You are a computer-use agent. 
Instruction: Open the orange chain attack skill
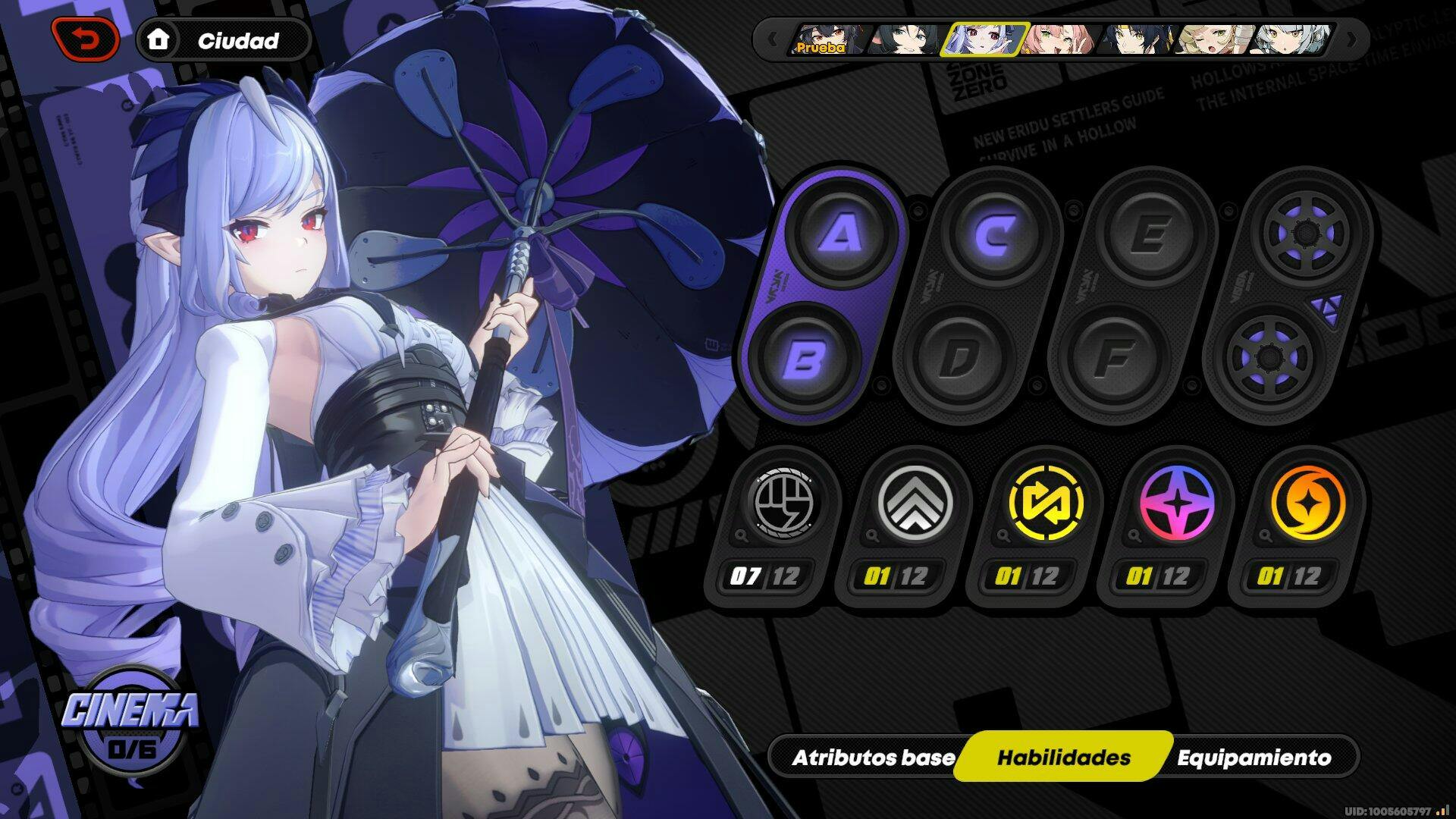pos(1307,504)
